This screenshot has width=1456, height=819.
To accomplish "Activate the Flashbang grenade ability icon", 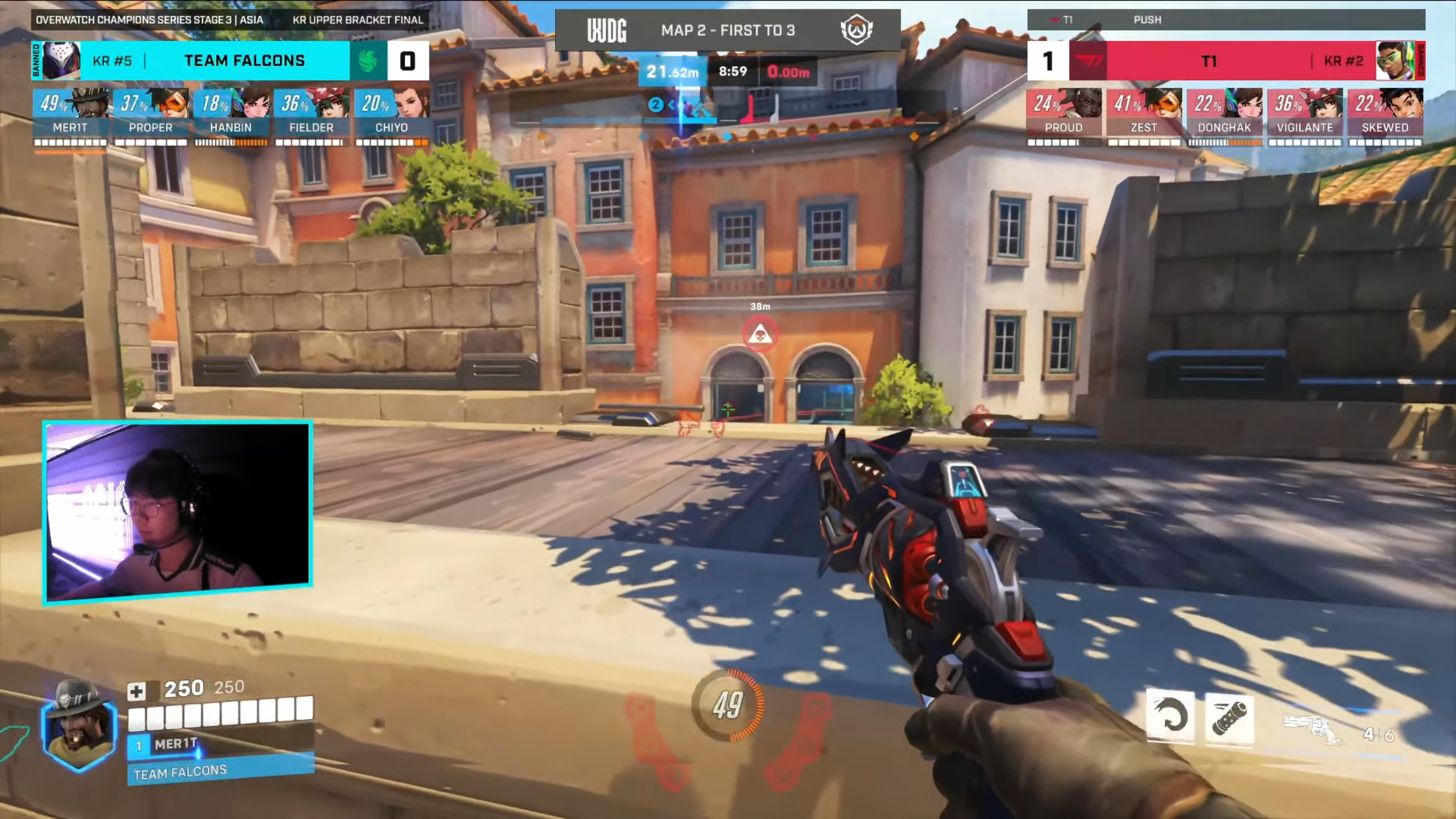I will tap(1229, 718).
